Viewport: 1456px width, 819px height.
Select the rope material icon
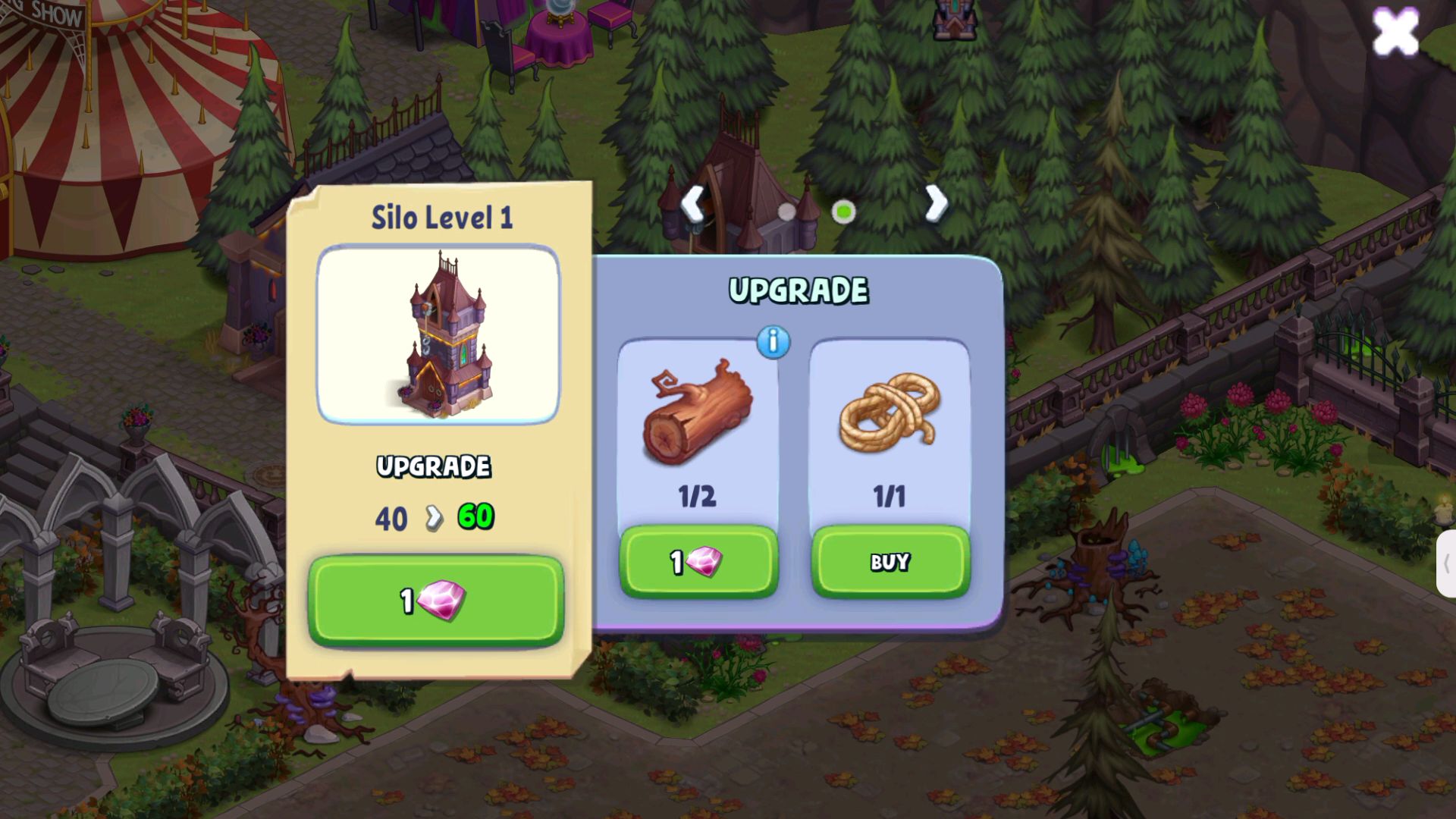click(x=890, y=413)
